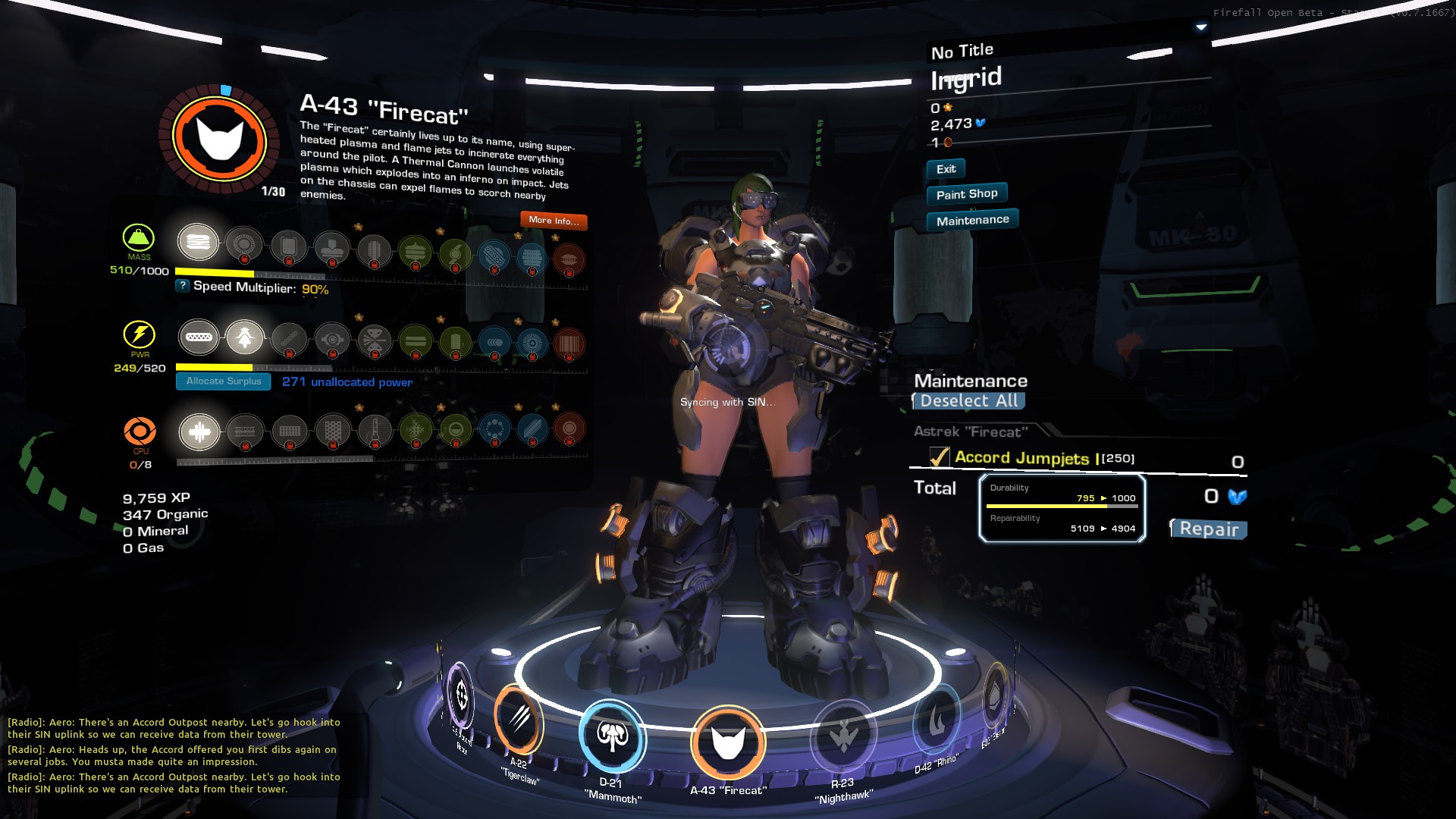The image size is (1456, 819).
Task: Select the second unlocked power tier node
Action: [x=245, y=338]
